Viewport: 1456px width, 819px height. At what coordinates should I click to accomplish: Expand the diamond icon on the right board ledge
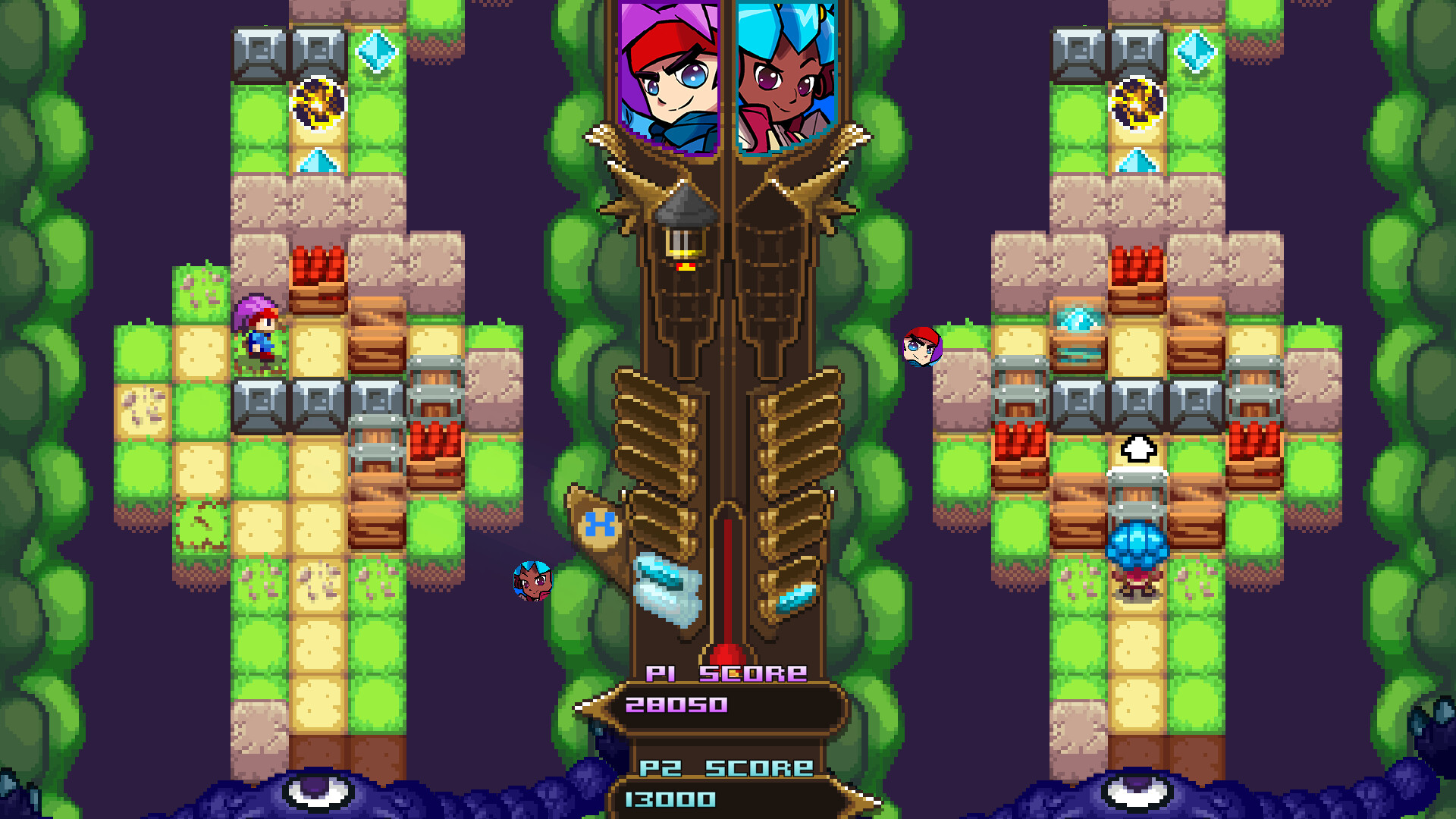pos(1080,320)
